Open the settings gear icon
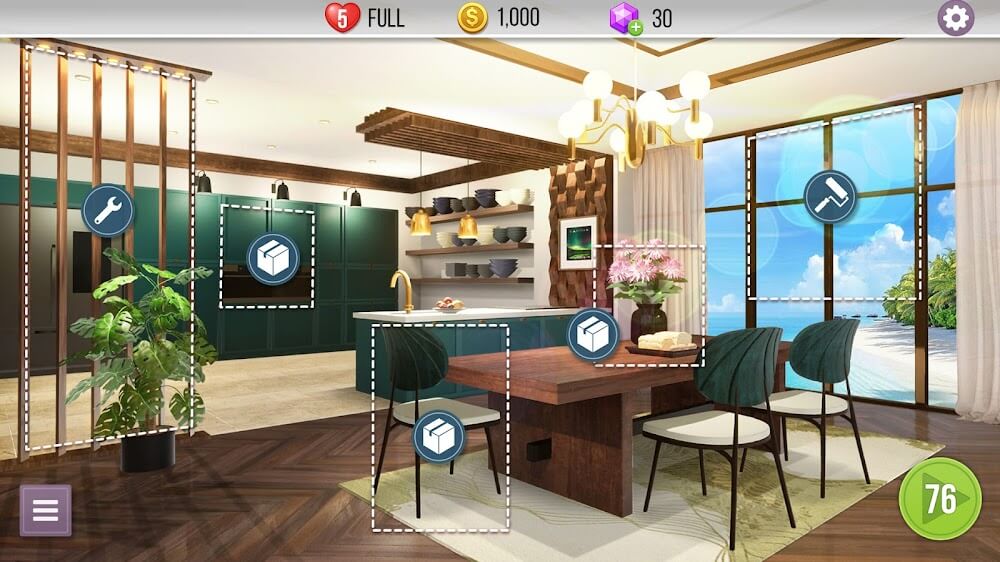The height and width of the screenshot is (562, 1000). (955, 18)
